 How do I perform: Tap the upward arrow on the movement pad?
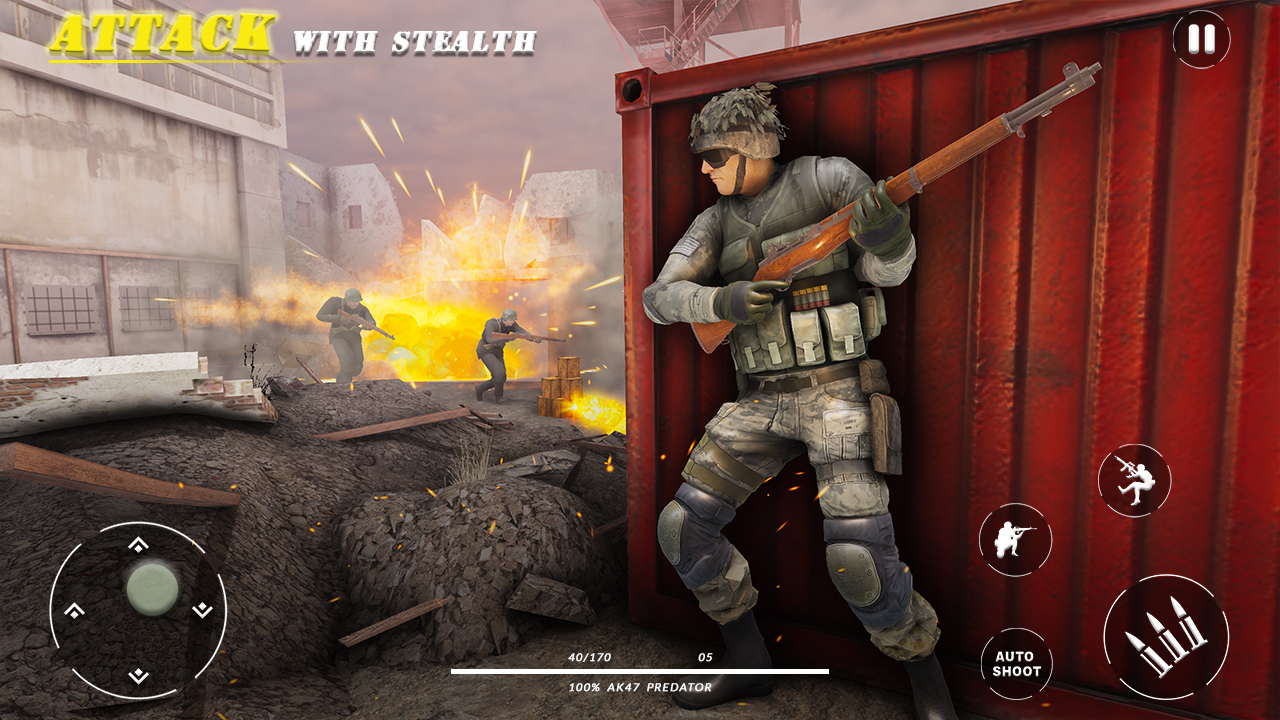[x=138, y=545]
